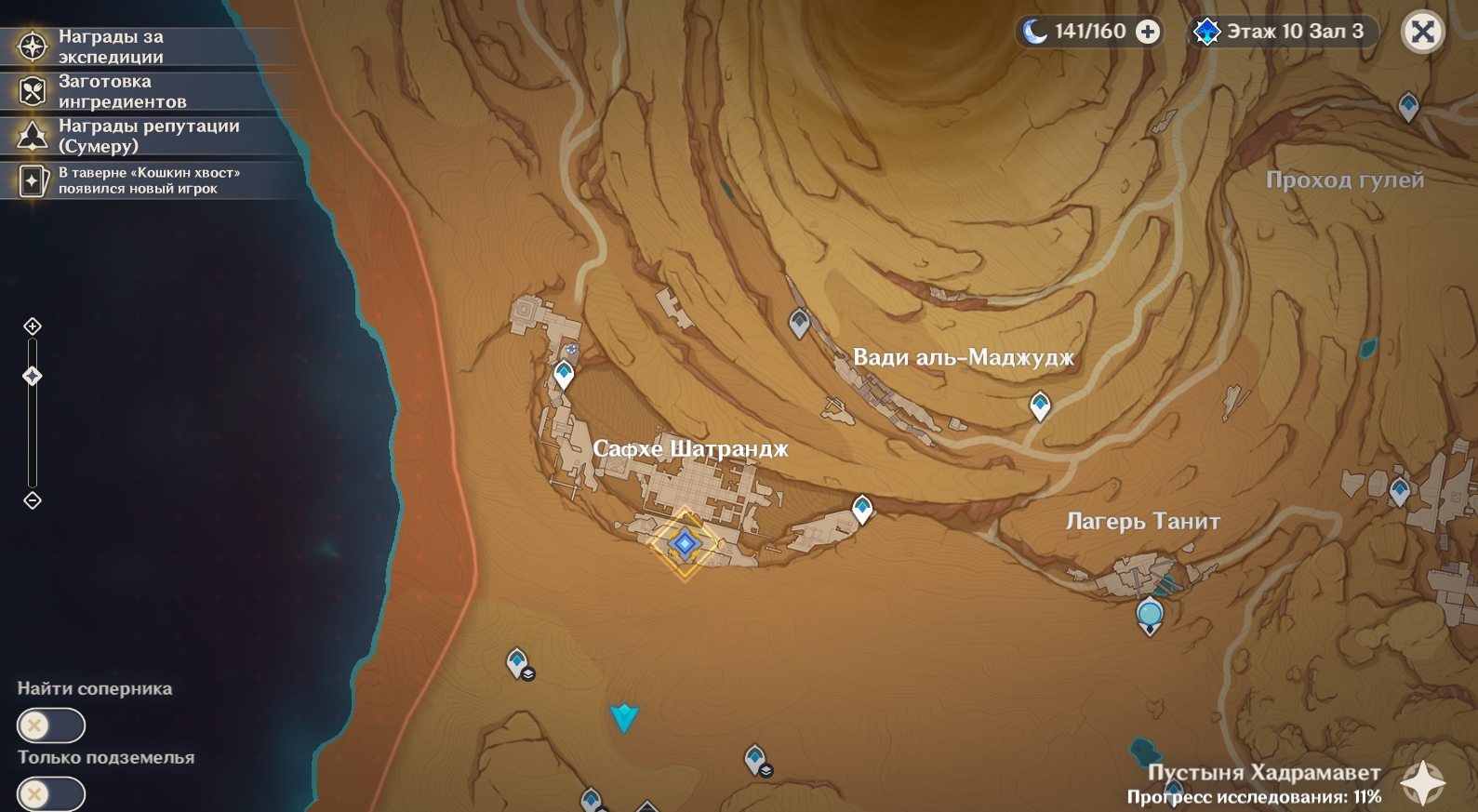This screenshot has width=1478, height=812.
Task: Open 'Награды репутации (Сумеру)' notice
Action: 140,136
